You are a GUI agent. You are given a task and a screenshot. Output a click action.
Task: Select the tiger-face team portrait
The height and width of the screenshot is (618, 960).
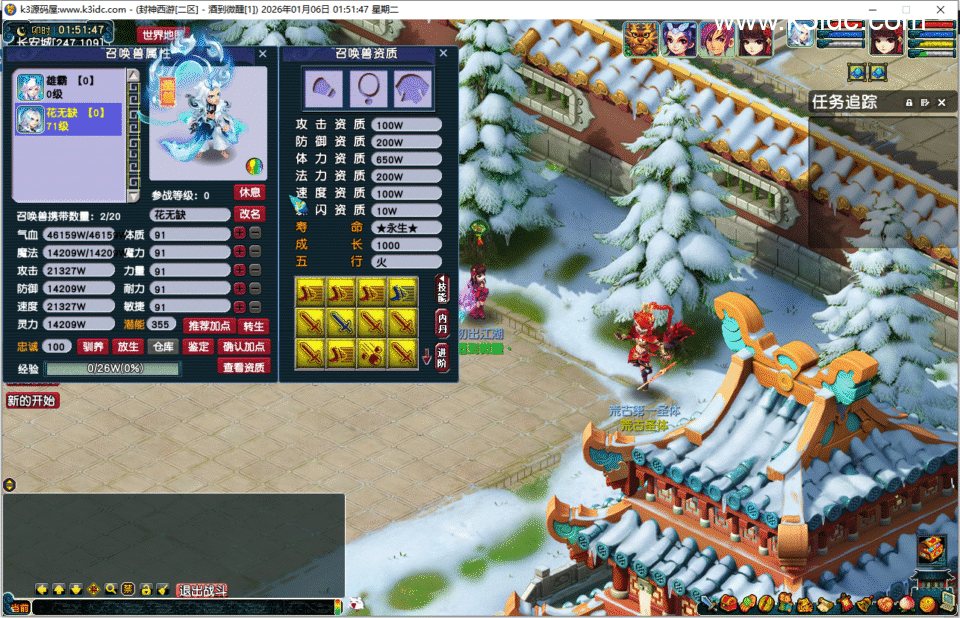[641, 38]
